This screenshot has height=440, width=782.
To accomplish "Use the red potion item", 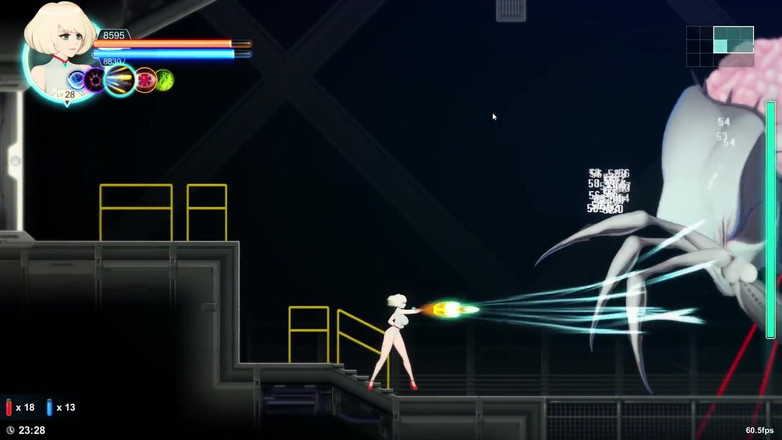I will (9, 408).
